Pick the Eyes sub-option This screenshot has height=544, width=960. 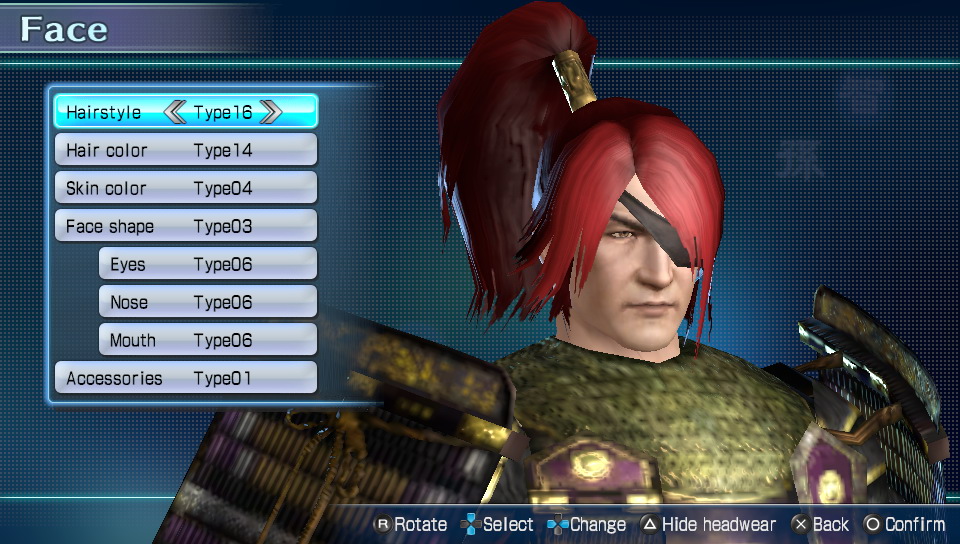click(207, 264)
